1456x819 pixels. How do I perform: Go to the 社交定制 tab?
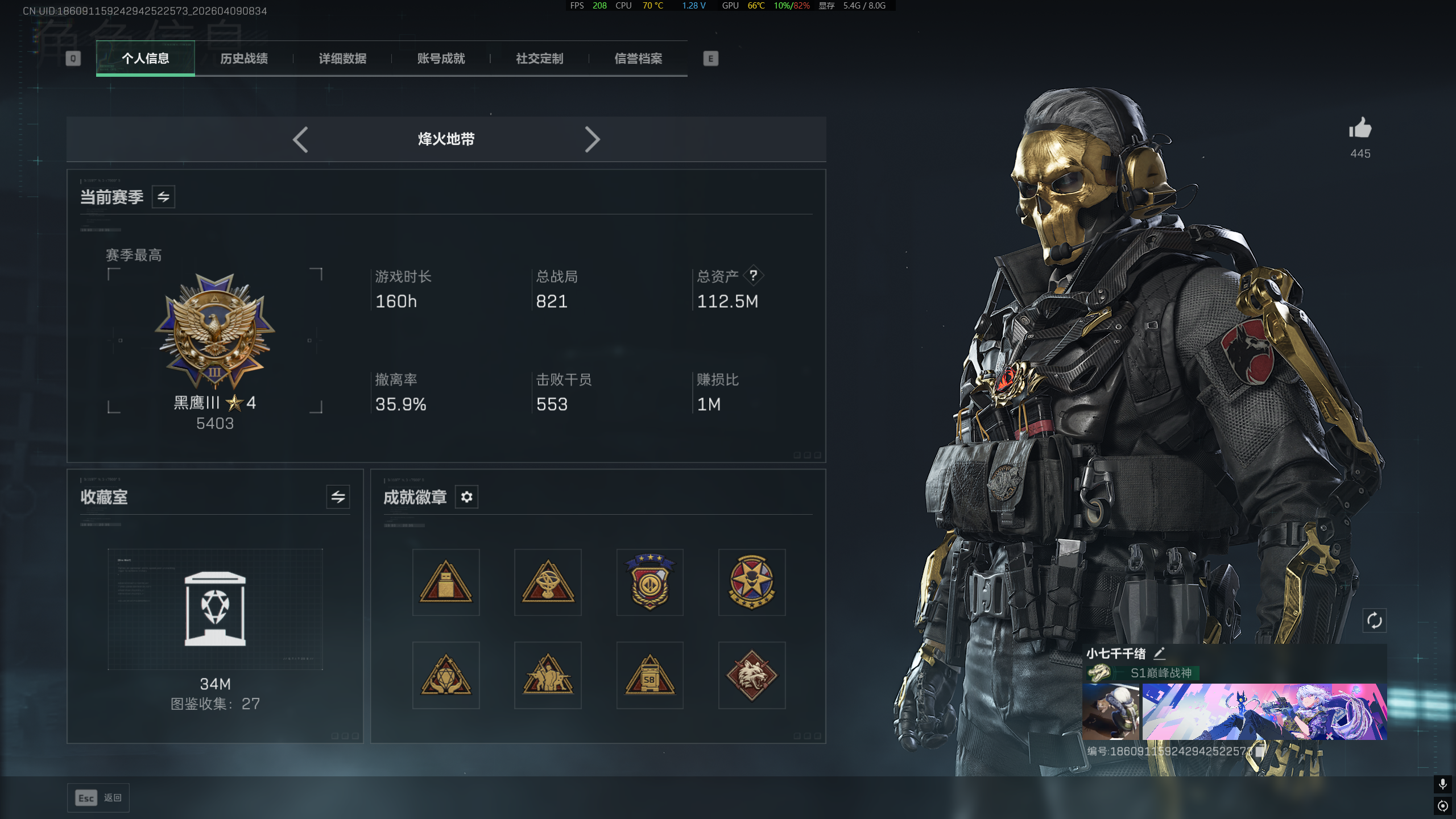[539, 59]
